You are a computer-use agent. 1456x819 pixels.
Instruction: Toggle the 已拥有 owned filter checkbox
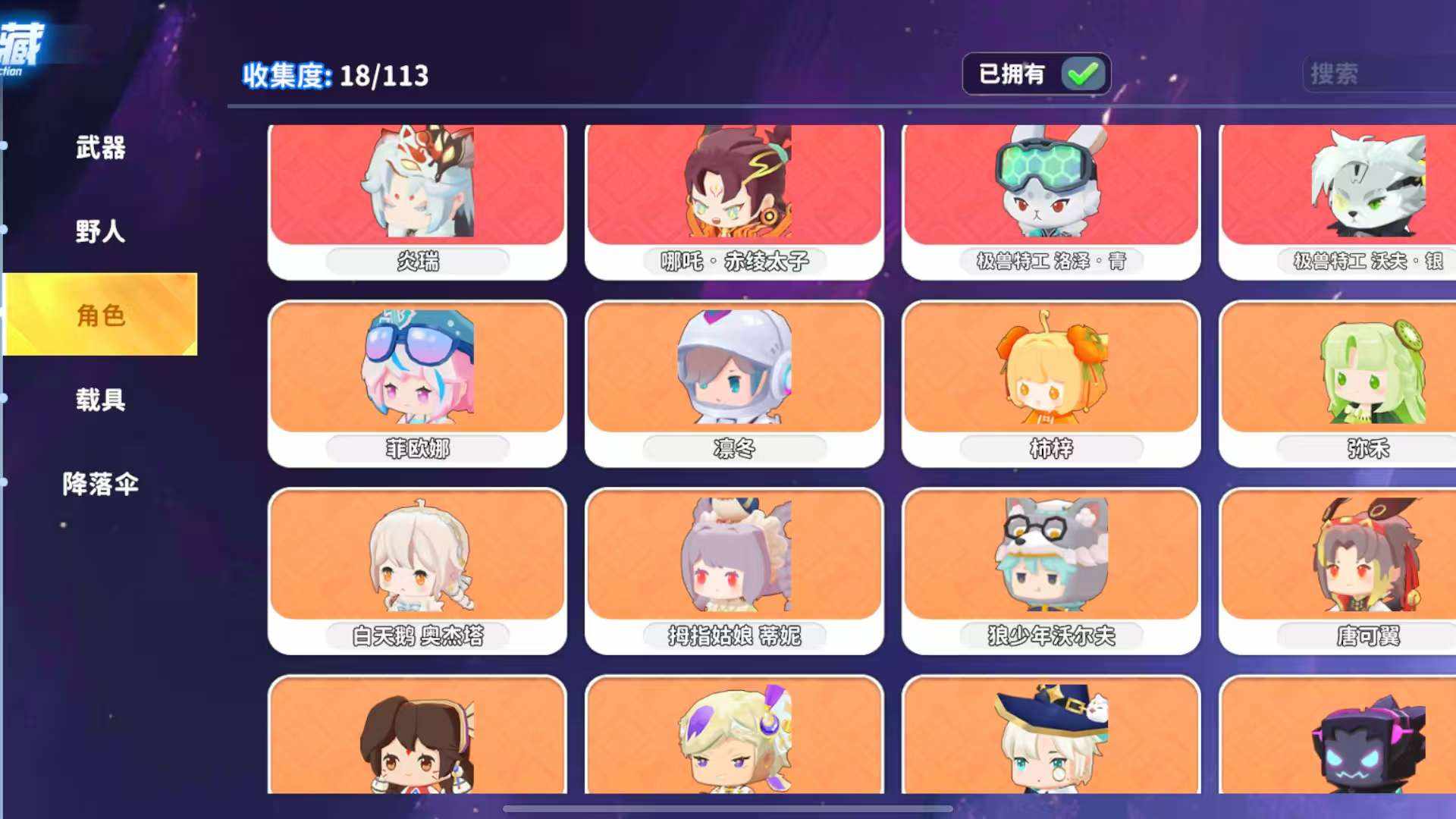(1083, 74)
